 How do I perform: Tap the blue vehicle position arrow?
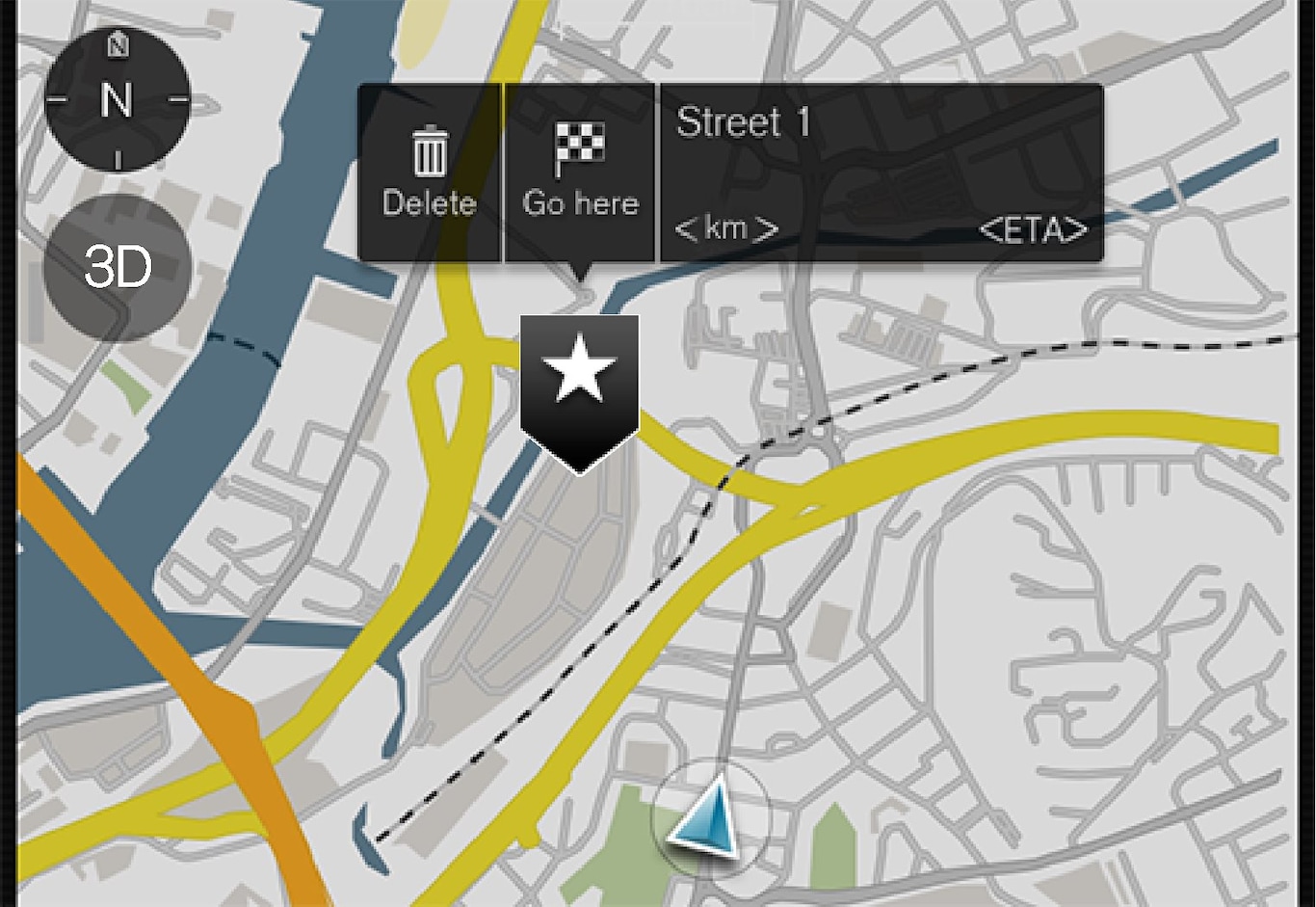pyautogui.click(x=709, y=819)
